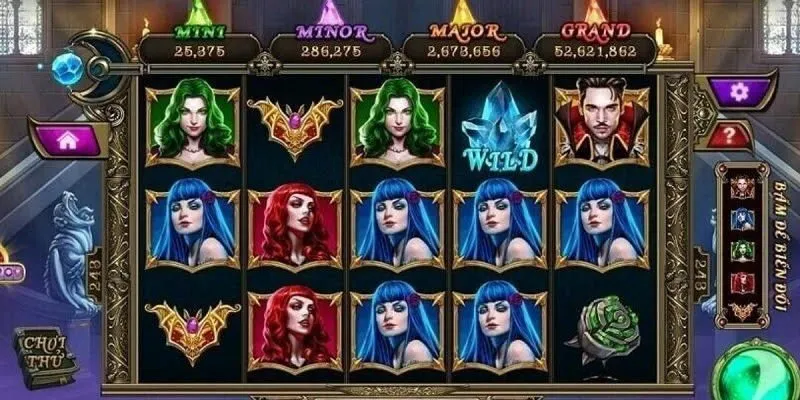Choose the bat emblem in the transform panel
This screenshot has height=400, width=800.
742,311
